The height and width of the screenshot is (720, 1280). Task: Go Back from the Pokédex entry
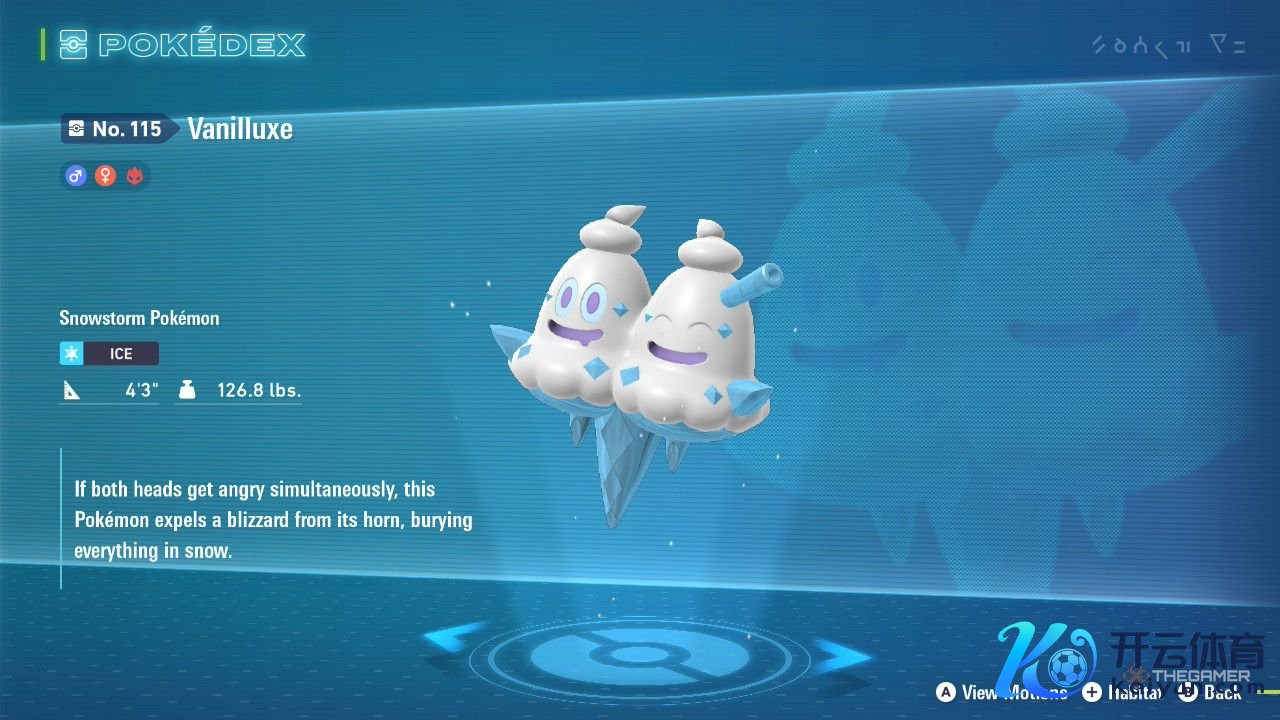click(1210, 692)
